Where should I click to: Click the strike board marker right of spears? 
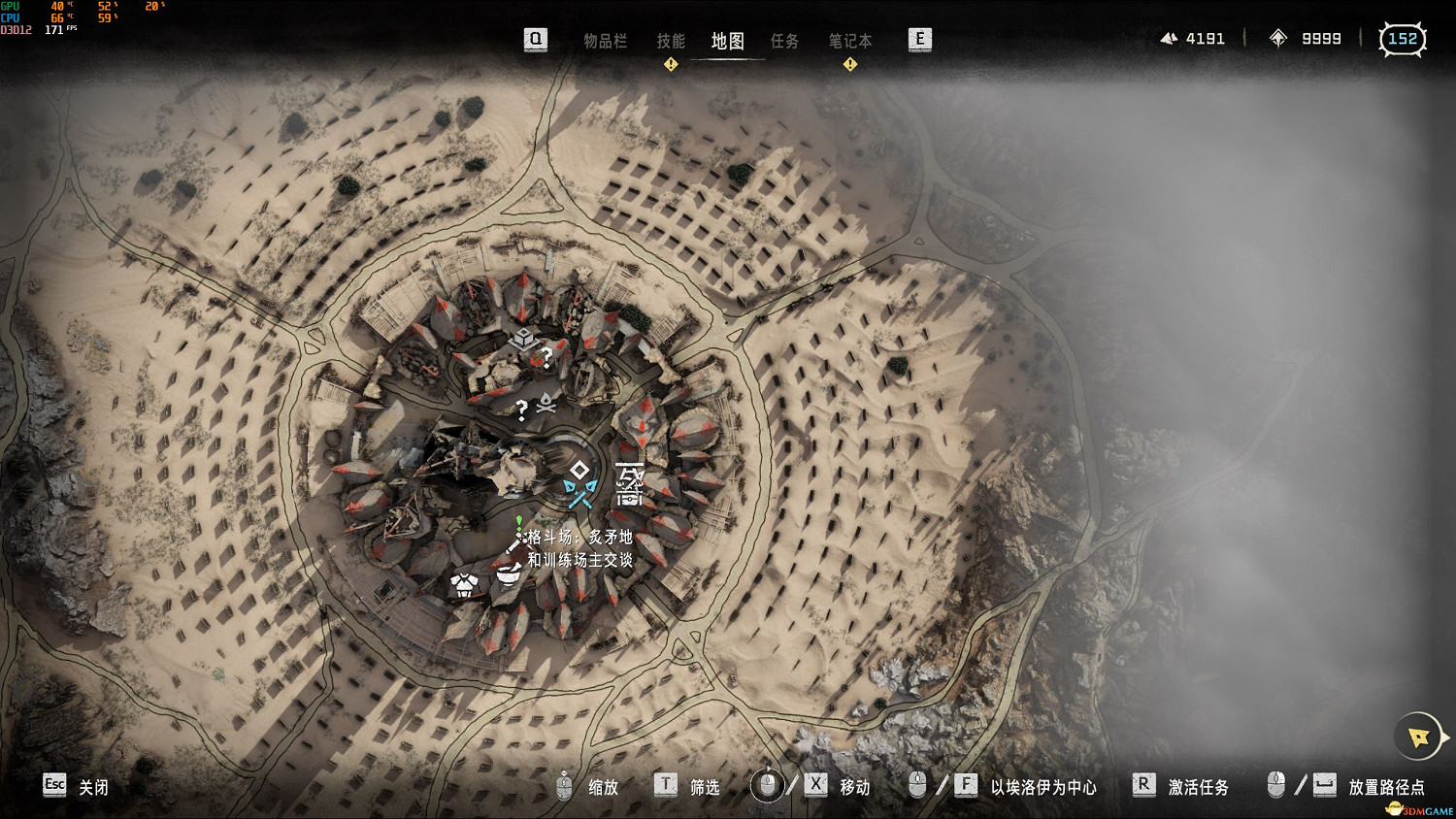tap(630, 483)
